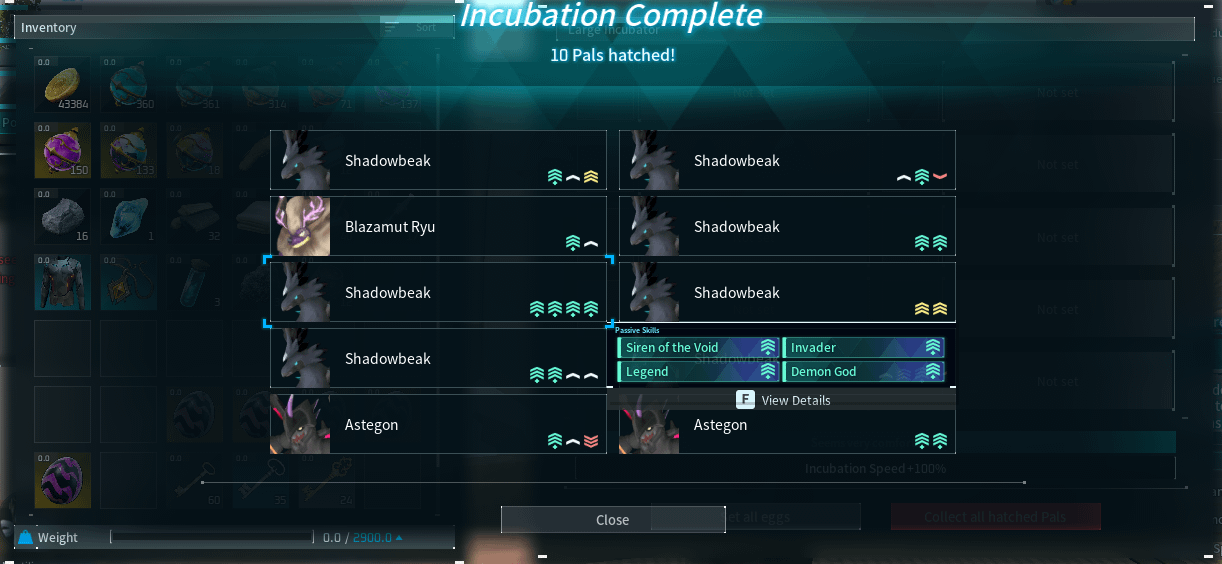The width and height of the screenshot is (1222, 564).
Task: Select the blue ore inventory slot
Action: (x=128, y=217)
